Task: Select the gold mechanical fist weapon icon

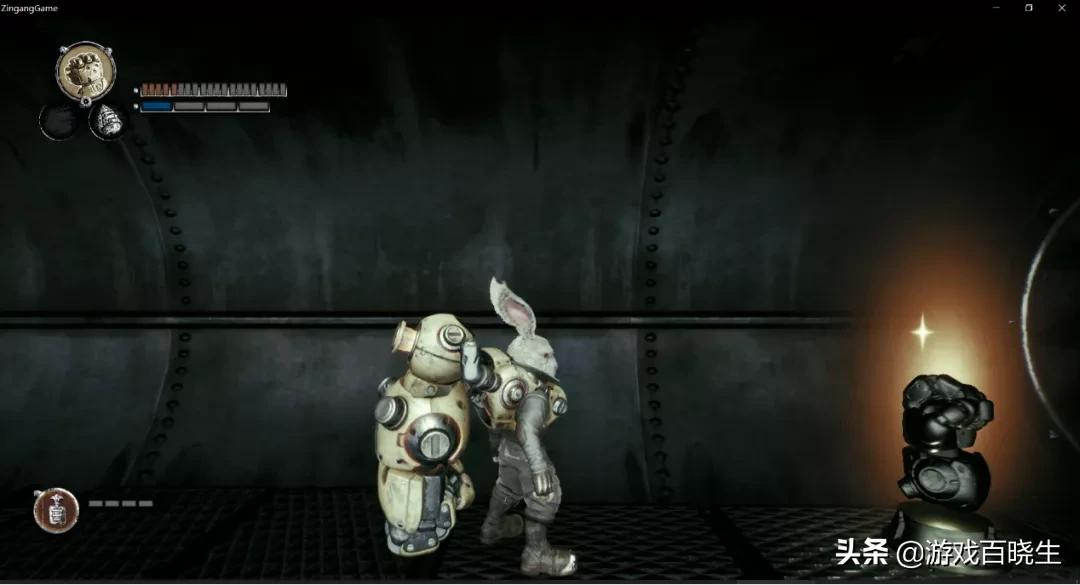Action: pyautogui.click(x=85, y=71)
